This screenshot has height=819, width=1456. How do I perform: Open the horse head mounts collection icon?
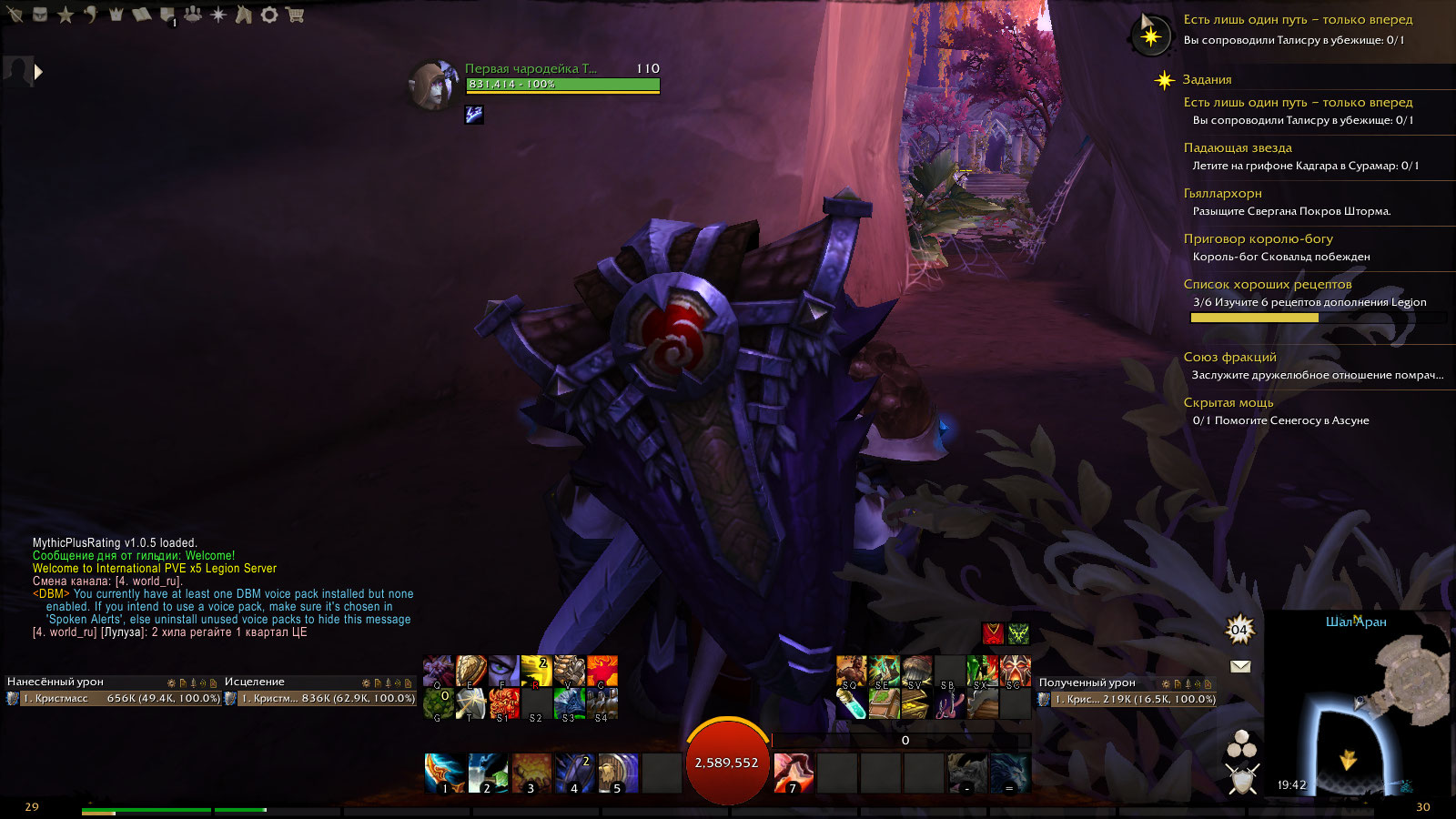click(x=244, y=15)
